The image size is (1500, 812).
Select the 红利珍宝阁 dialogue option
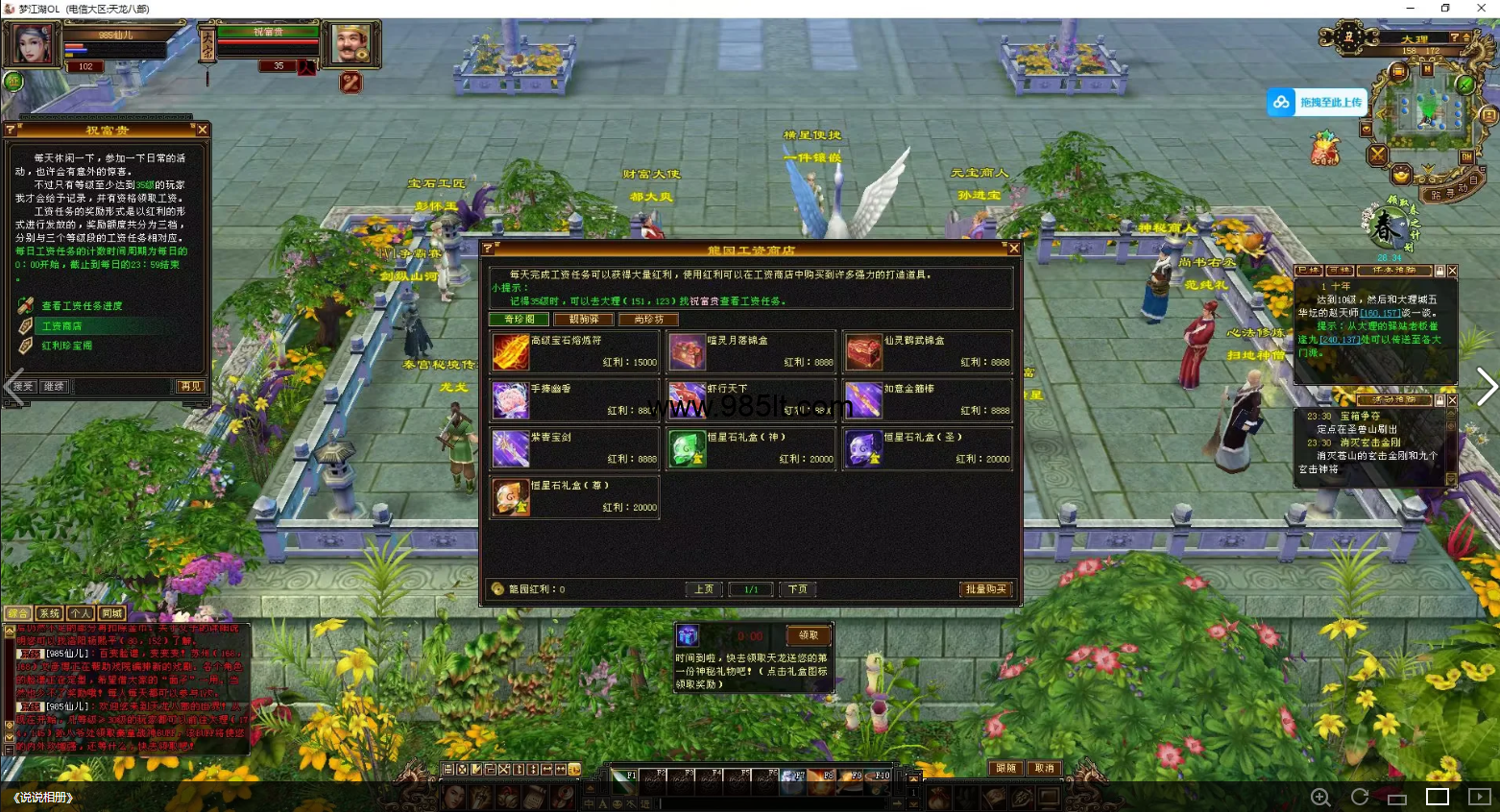point(66,346)
